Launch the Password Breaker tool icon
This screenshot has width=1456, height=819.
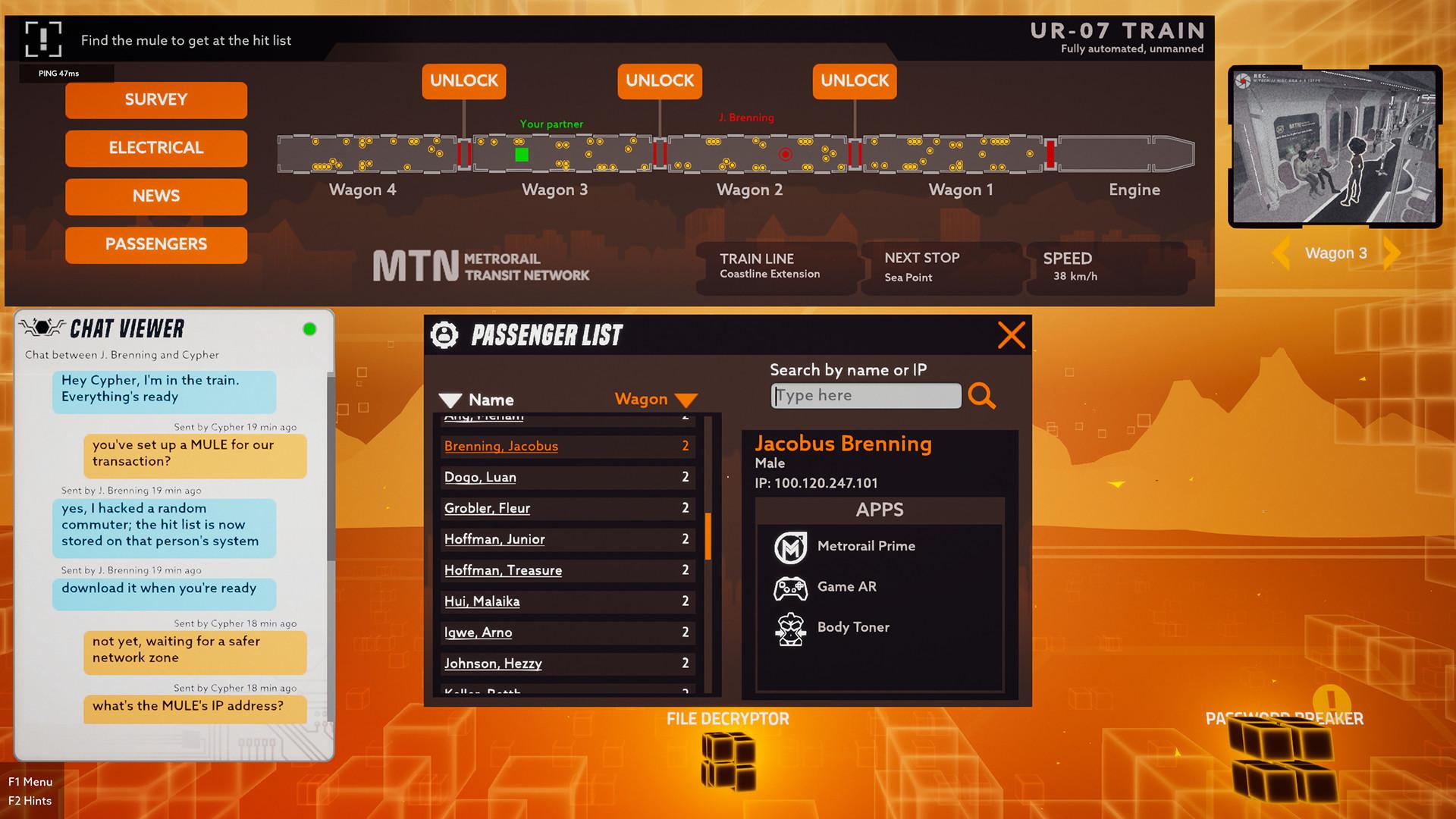(1282, 758)
